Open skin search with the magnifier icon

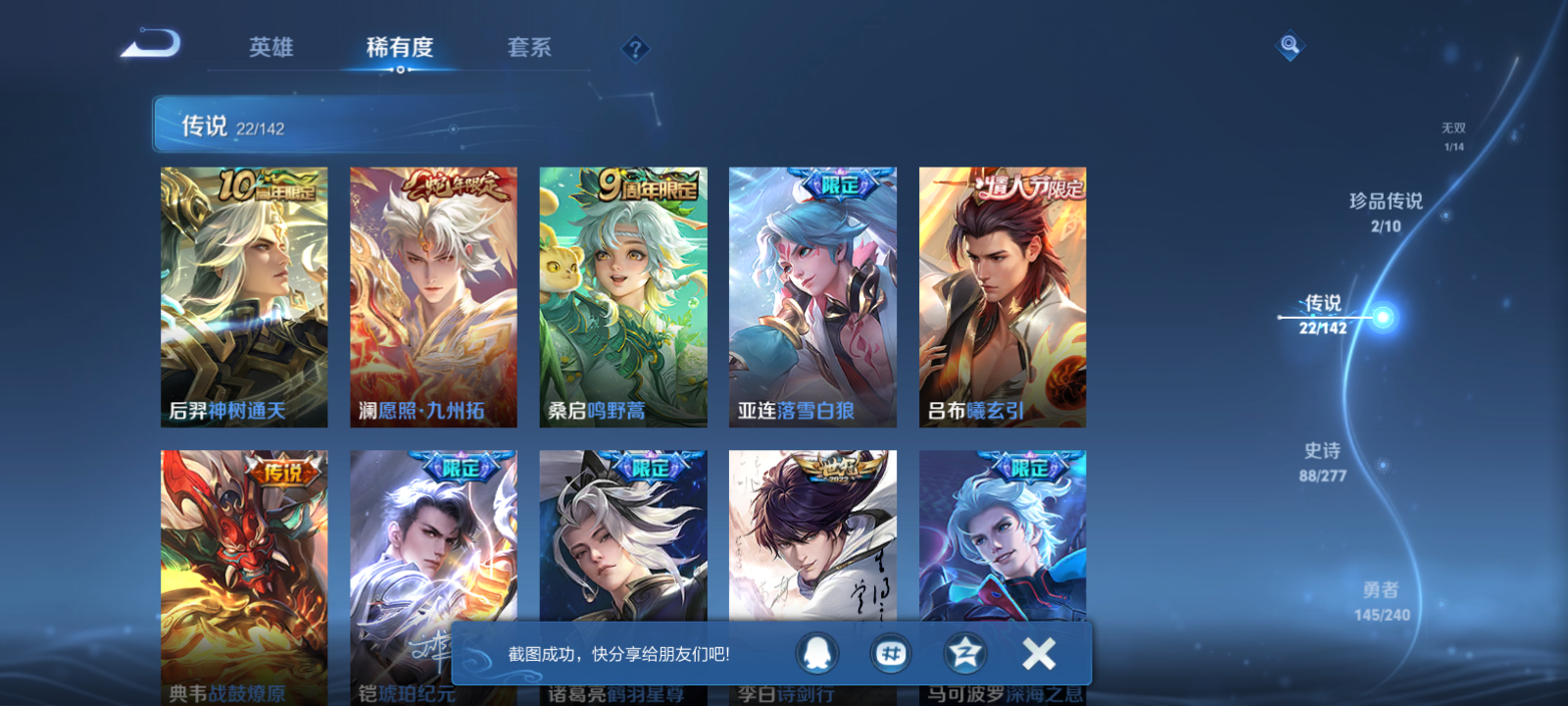tap(1289, 43)
